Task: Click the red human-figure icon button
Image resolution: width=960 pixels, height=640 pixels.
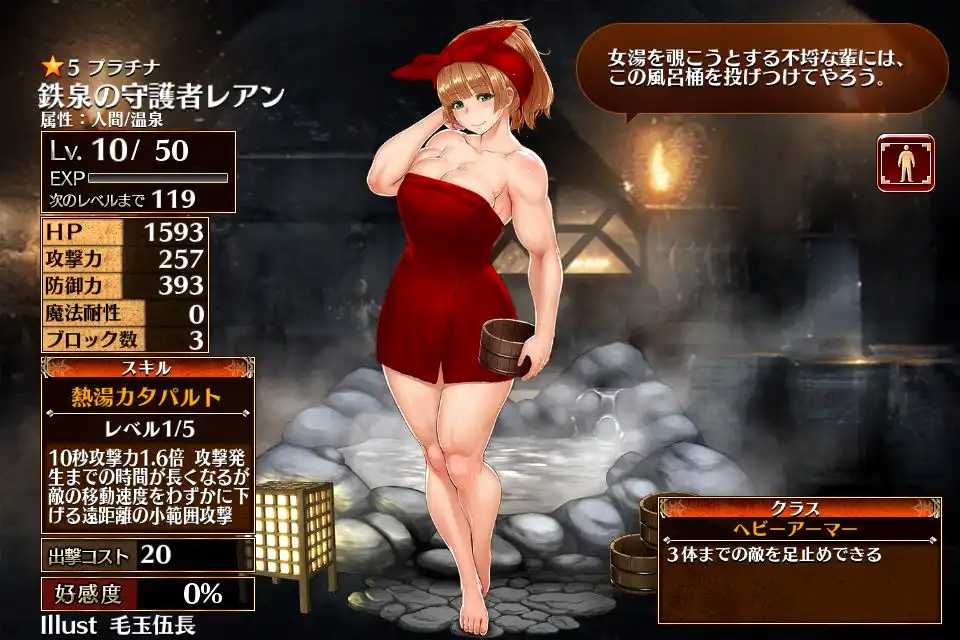Action: tap(905, 162)
